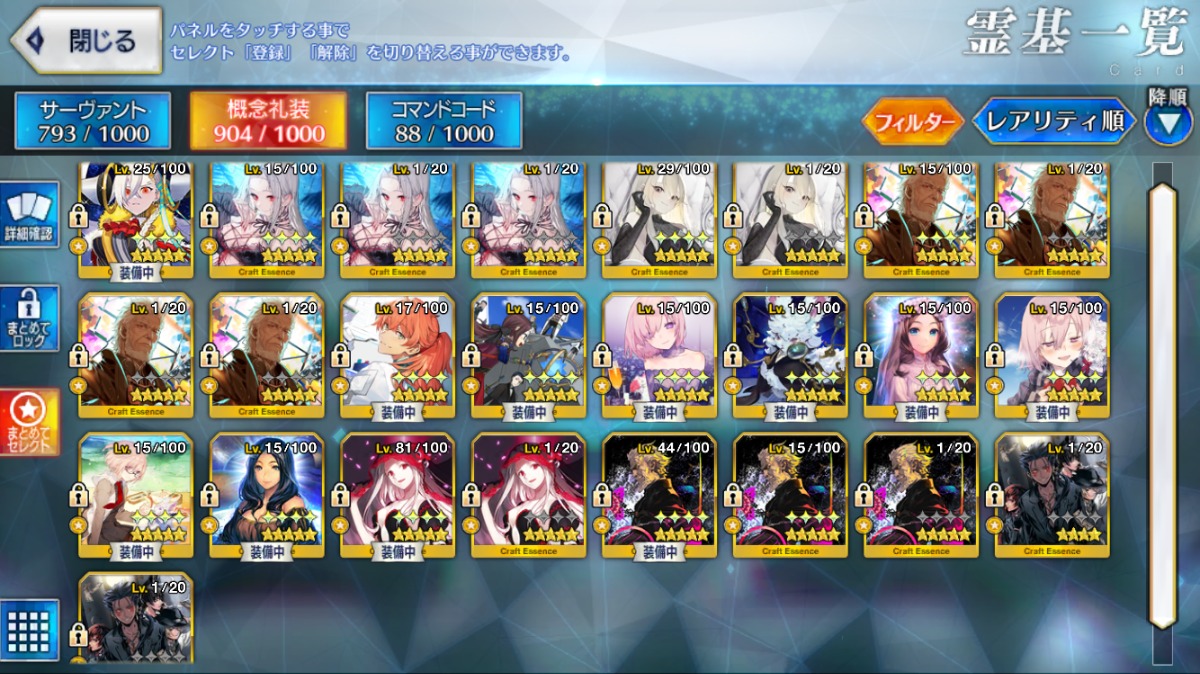Pick the white fluffy creature craft essence
Viewport: 1200px width, 674px height.
coord(790,354)
